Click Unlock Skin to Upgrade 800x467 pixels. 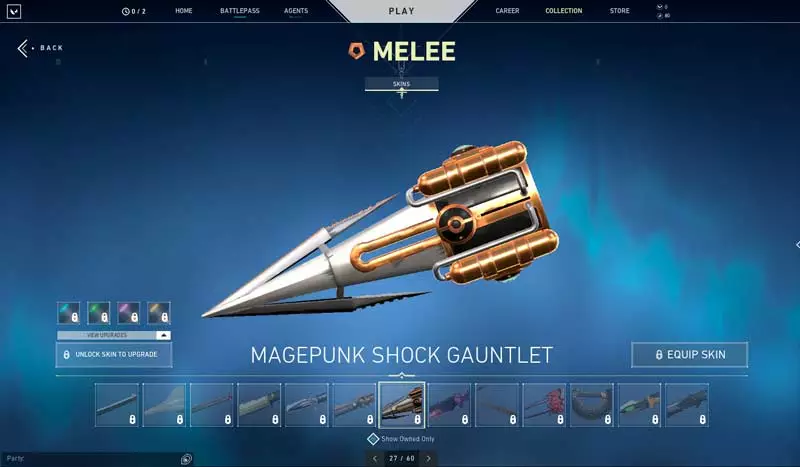click(x=113, y=355)
